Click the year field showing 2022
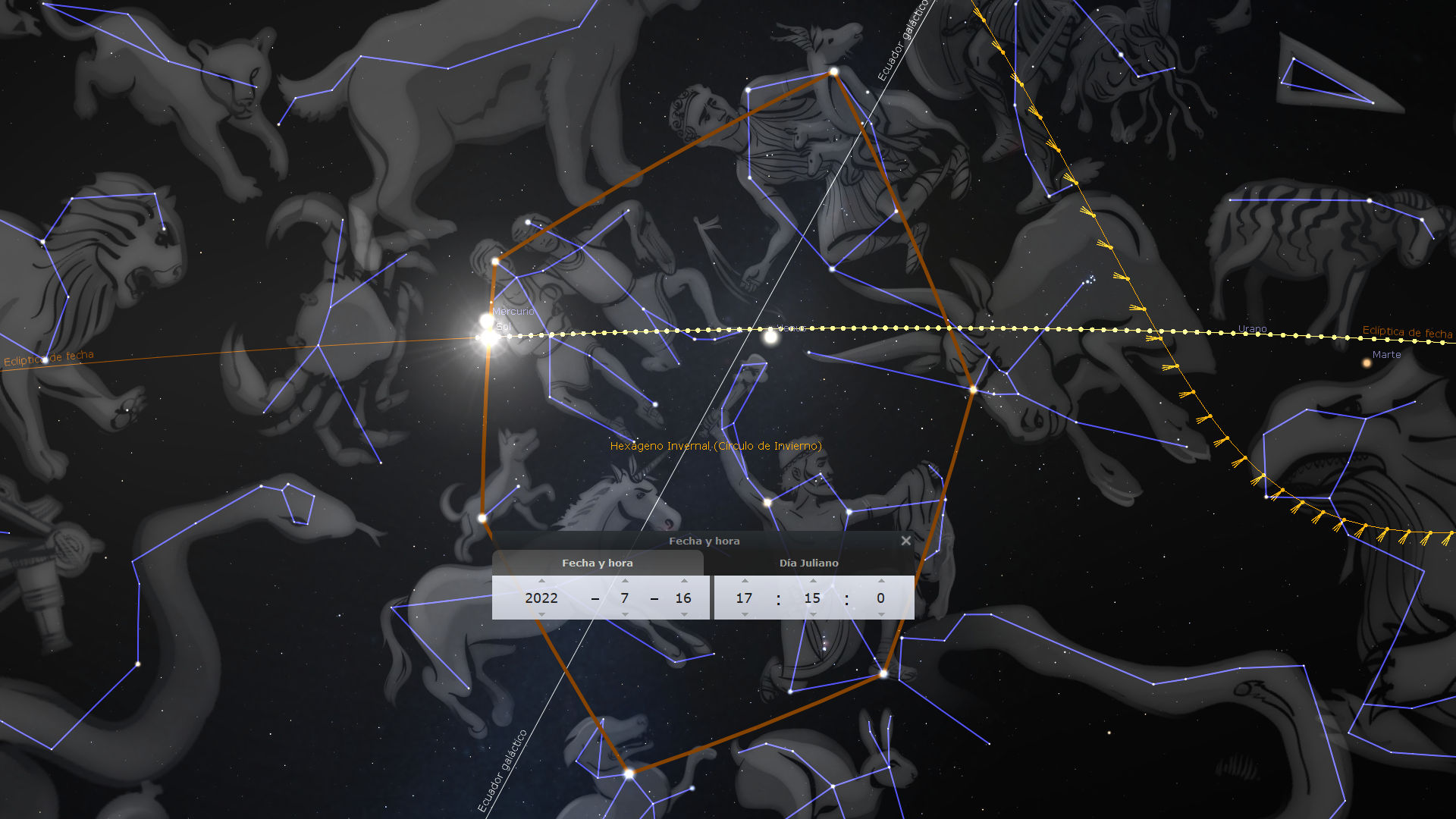The width and height of the screenshot is (1456, 819). (x=541, y=598)
